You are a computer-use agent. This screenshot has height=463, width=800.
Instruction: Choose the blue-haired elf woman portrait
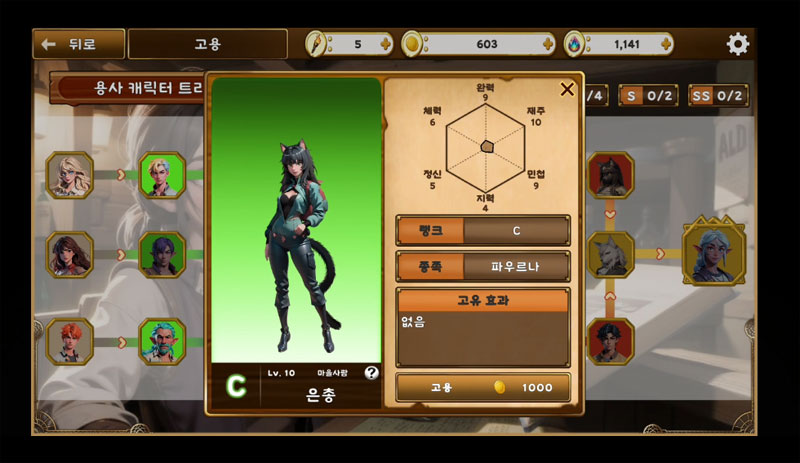click(713, 254)
